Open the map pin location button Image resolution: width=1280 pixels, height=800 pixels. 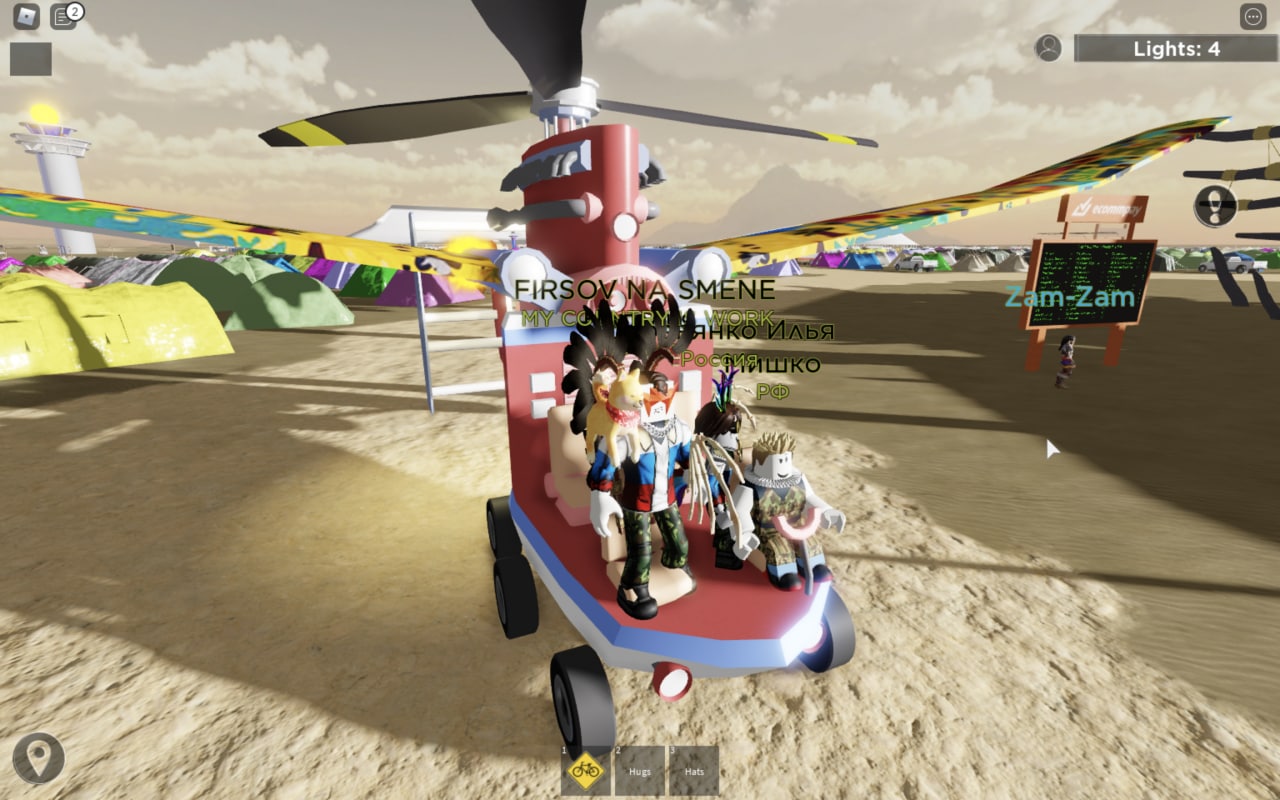[x=39, y=759]
